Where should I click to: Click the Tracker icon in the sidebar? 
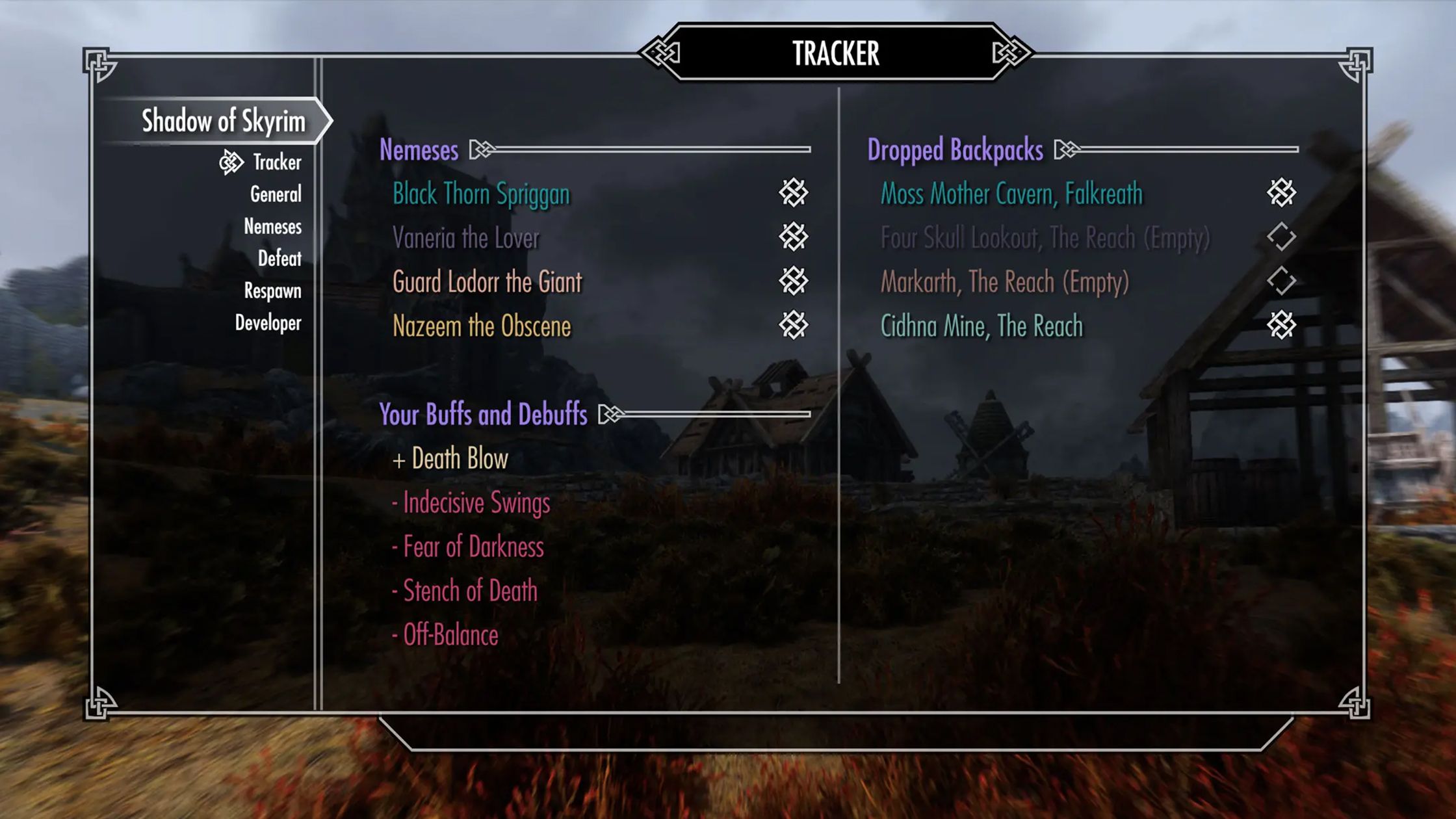point(231,162)
